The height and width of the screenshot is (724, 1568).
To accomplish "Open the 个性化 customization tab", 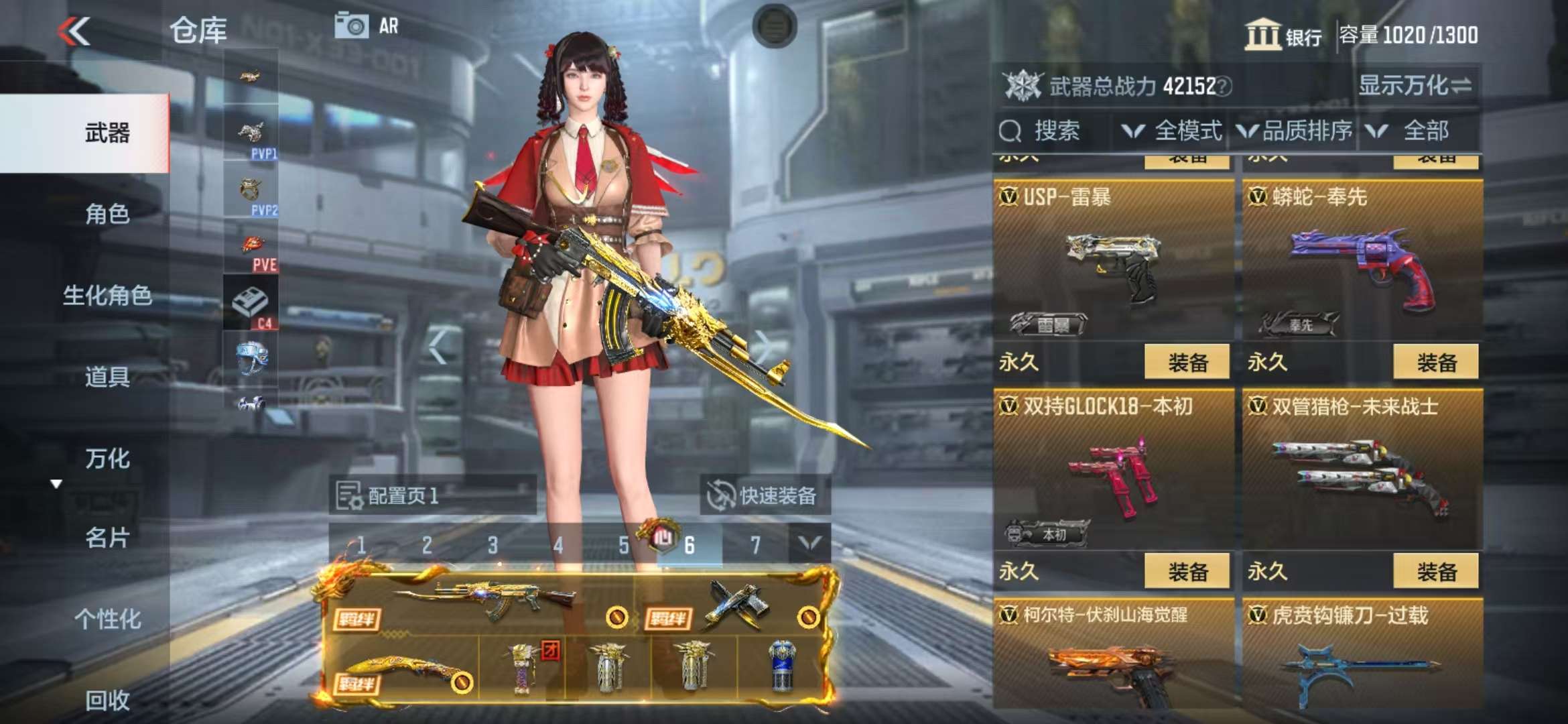I will [107, 619].
